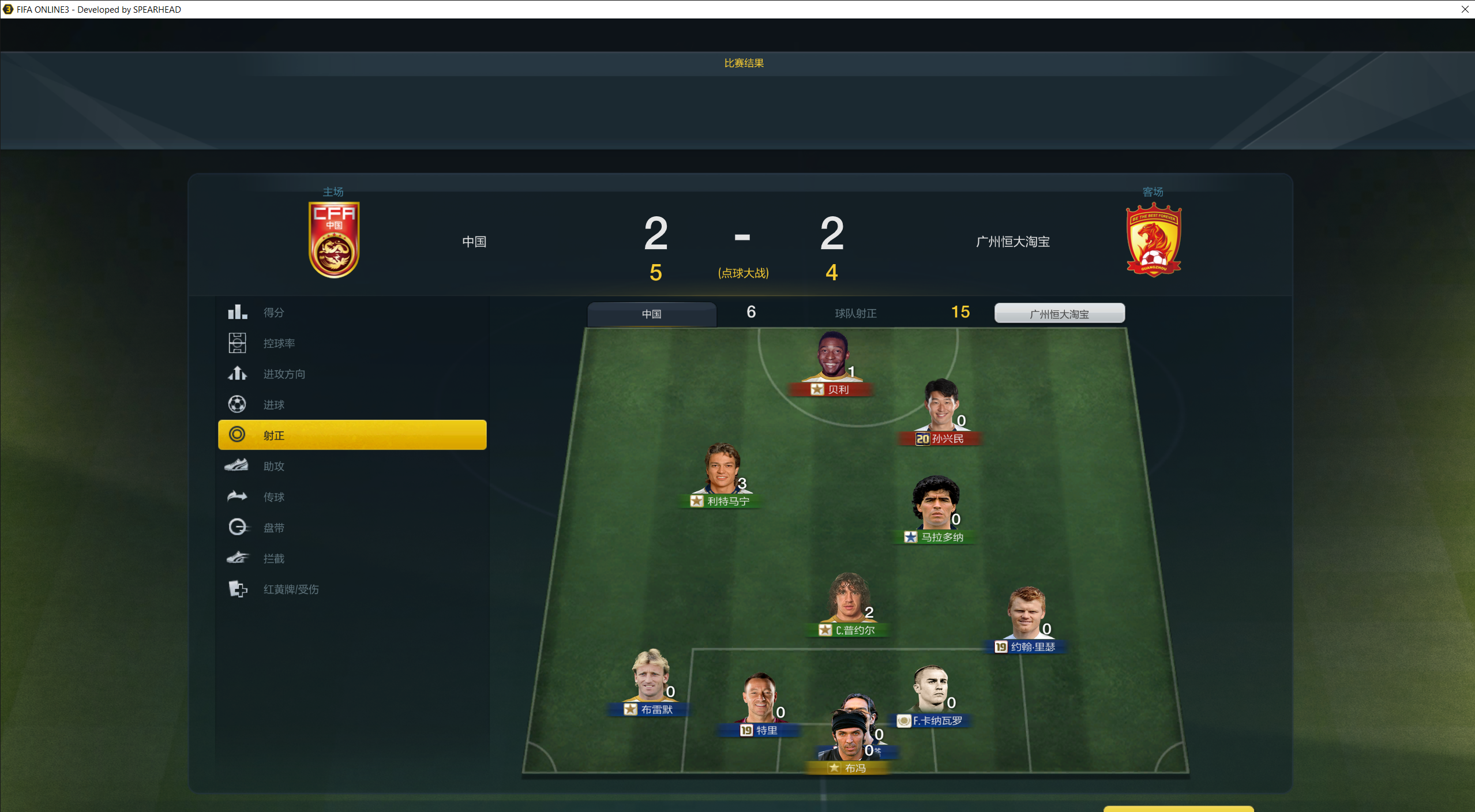Viewport: 1475px width, 812px height.
Task: Close the FIFA ONLINE3 window
Action: (x=1465, y=9)
